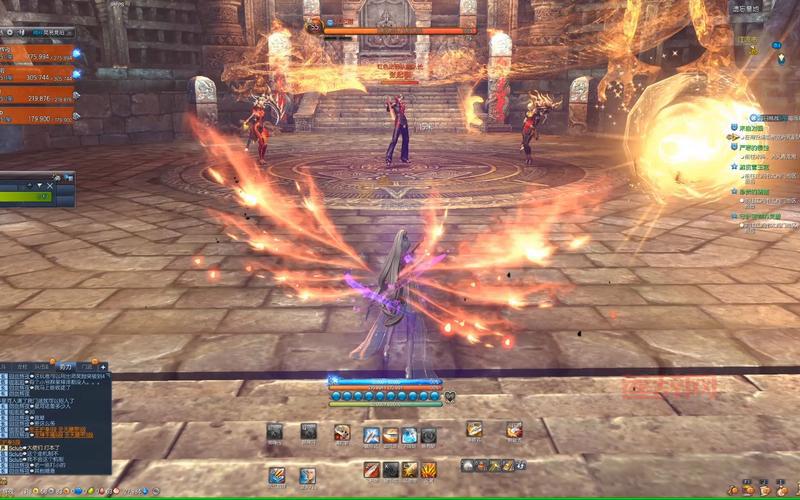Select the red slash skill icon
The image size is (800, 500).
pyautogui.click(x=371, y=469)
